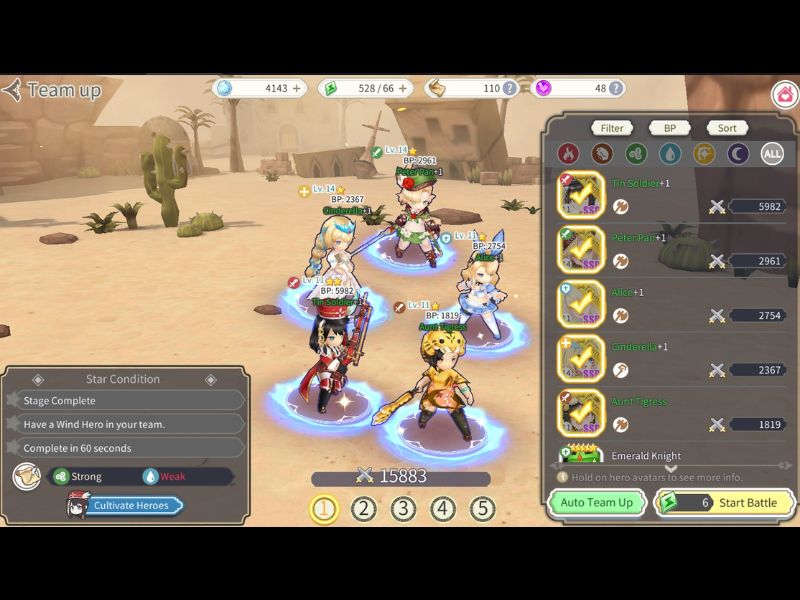Filter heroes by fire element
Image resolution: width=800 pixels, height=600 pixels.
568,154
